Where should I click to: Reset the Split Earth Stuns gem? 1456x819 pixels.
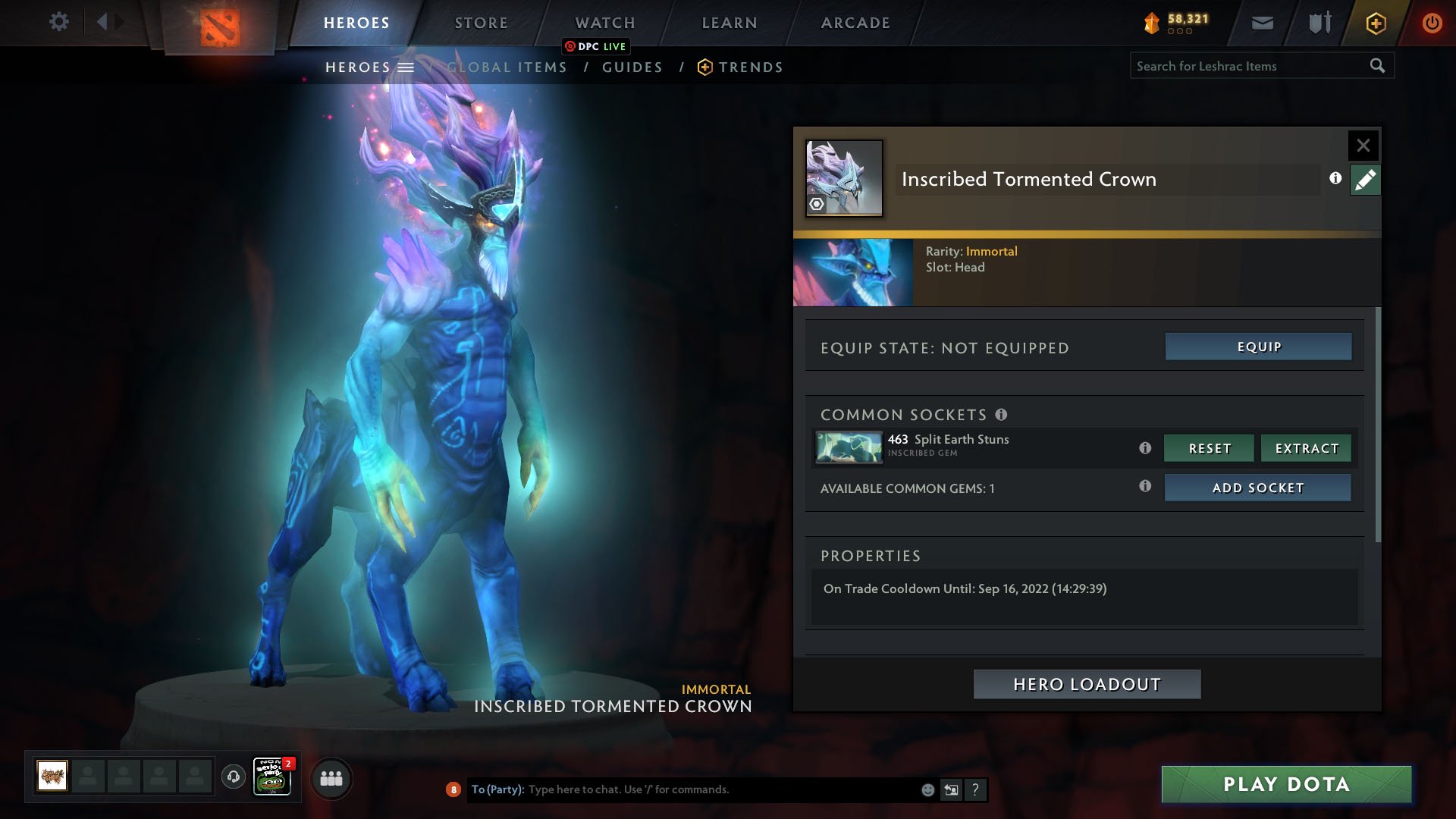click(1209, 448)
